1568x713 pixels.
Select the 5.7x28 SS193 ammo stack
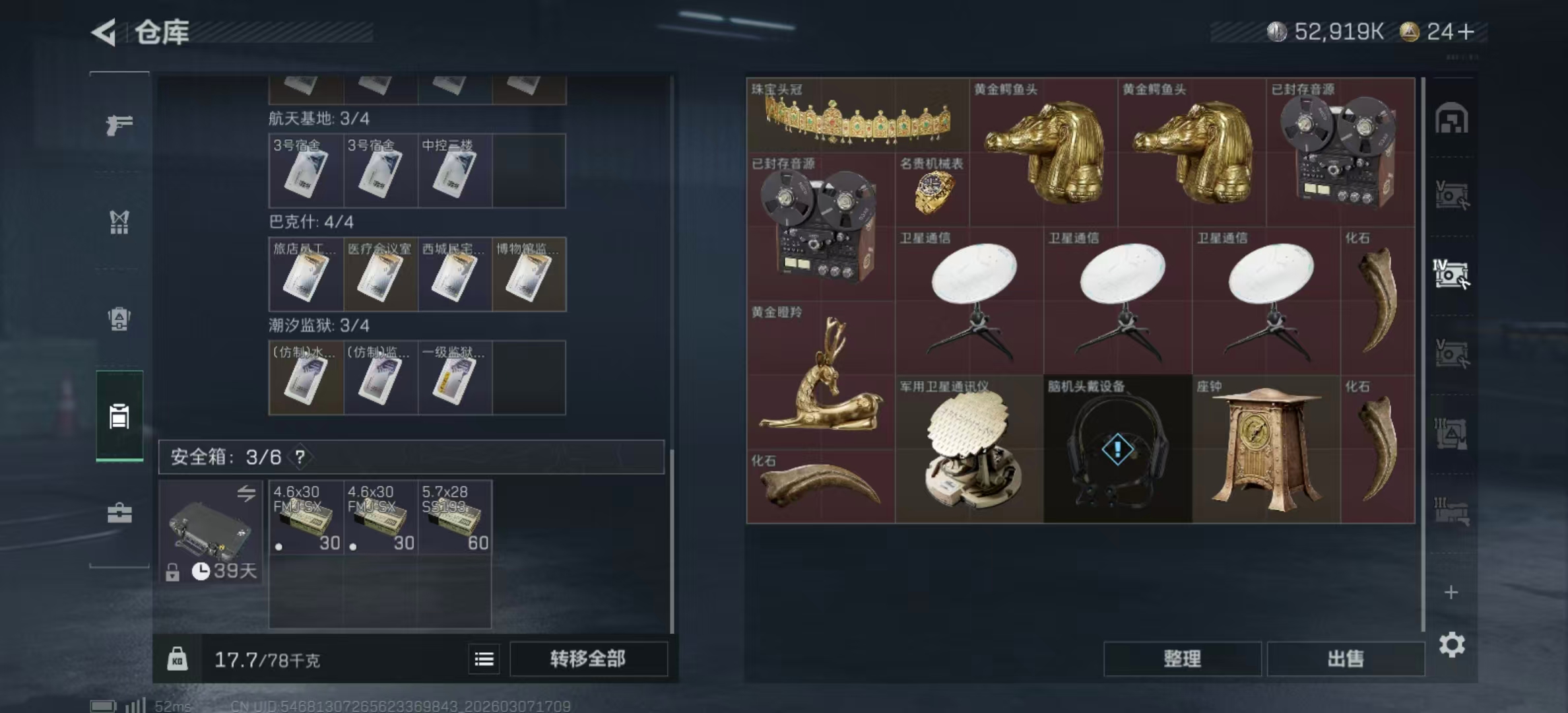click(455, 517)
